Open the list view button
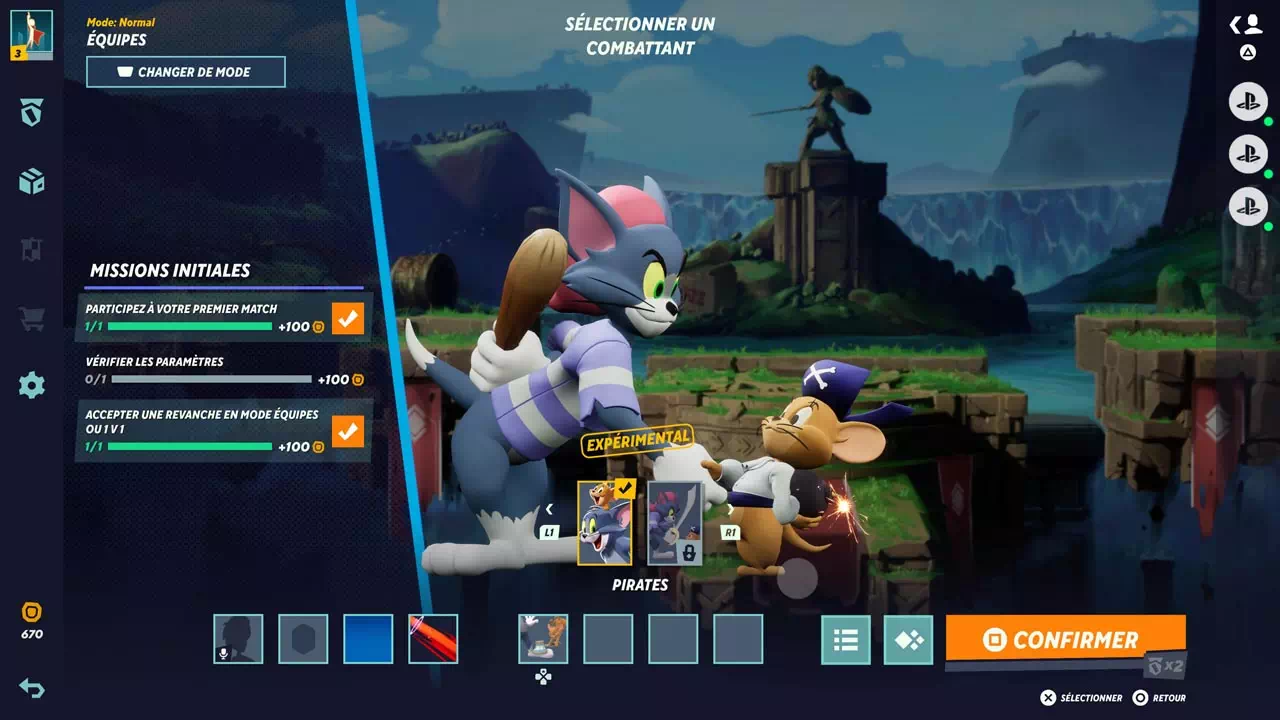 (846, 640)
